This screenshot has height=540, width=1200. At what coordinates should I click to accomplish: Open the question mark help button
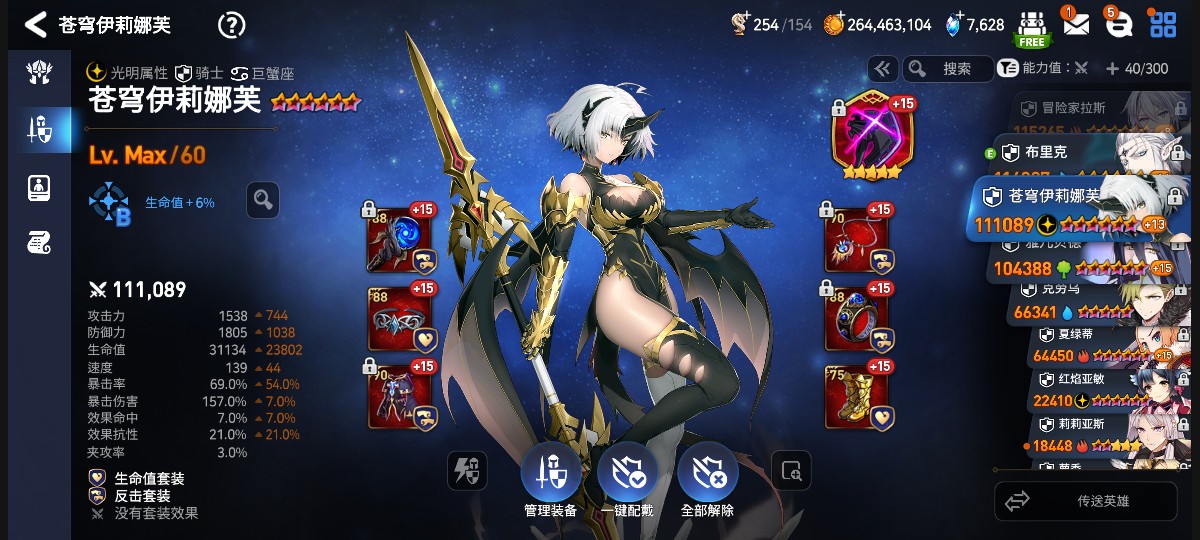(x=231, y=25)
